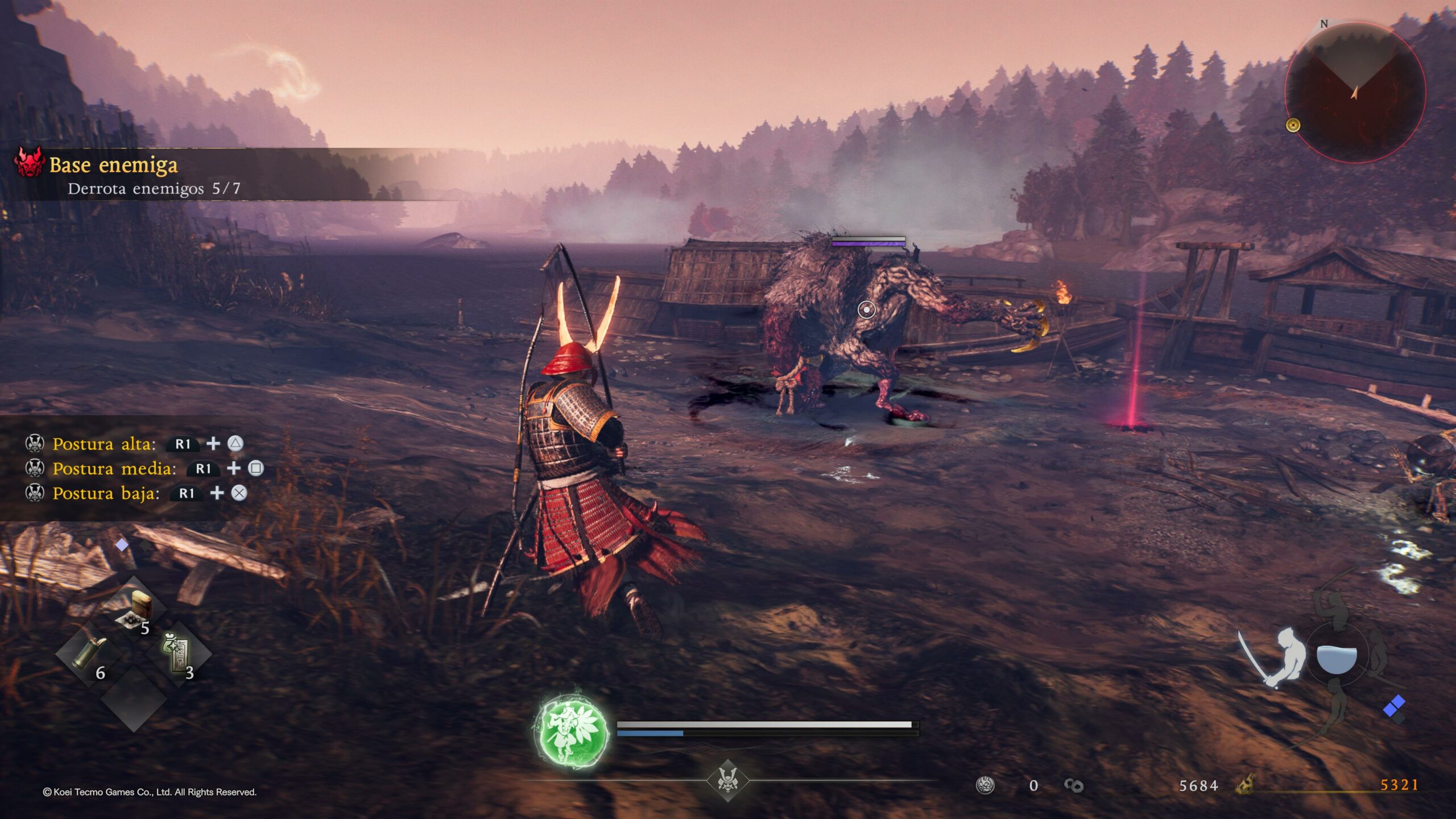This screenshot has height=819, width=1456.
Task: Click the gold marker on the minimap edge
Action: [x=1293, y=125]
